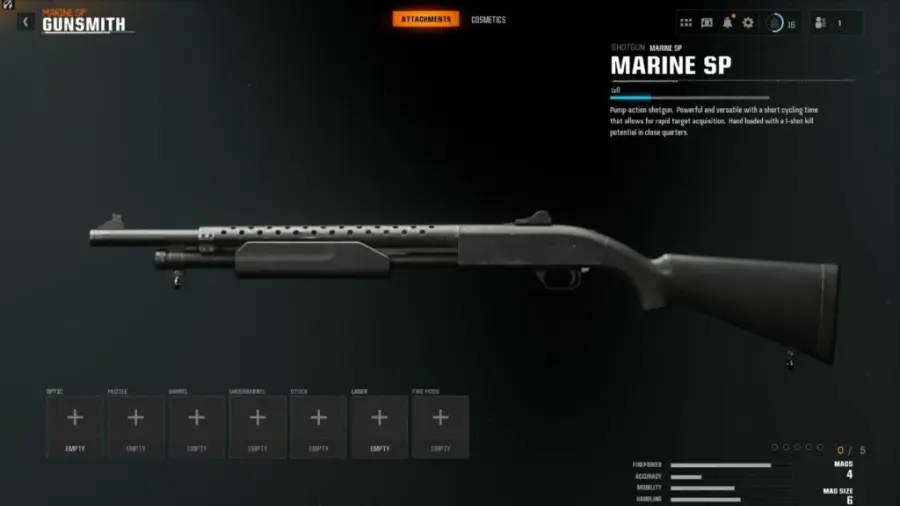The width and height of the screenshot is (900, 506).
Task: Click the player level rank icon
Action: pyautogui.click(x=775, y=23)
